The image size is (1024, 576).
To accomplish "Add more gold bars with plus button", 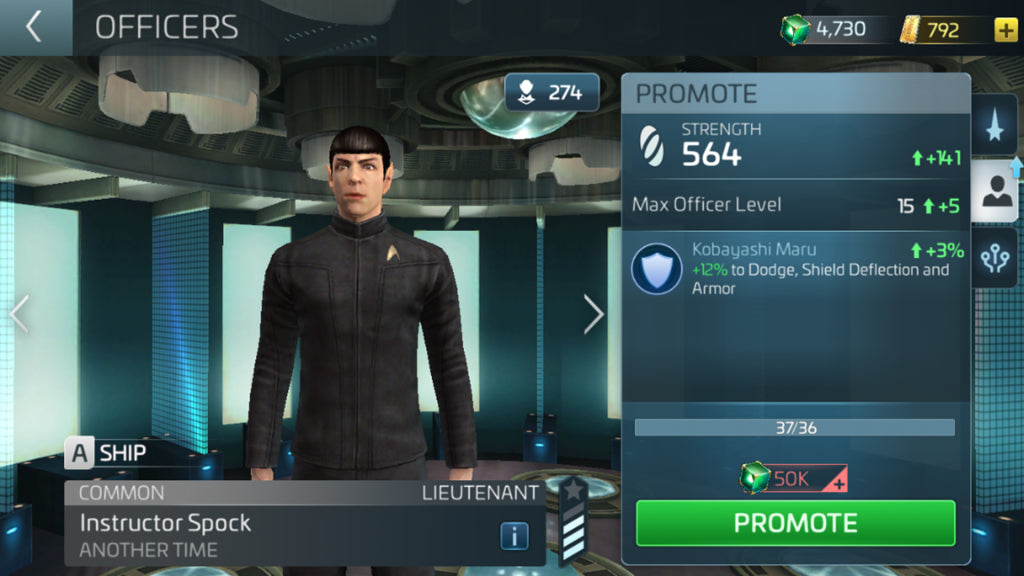I will pyautogui.click(x=1005, y=29).
